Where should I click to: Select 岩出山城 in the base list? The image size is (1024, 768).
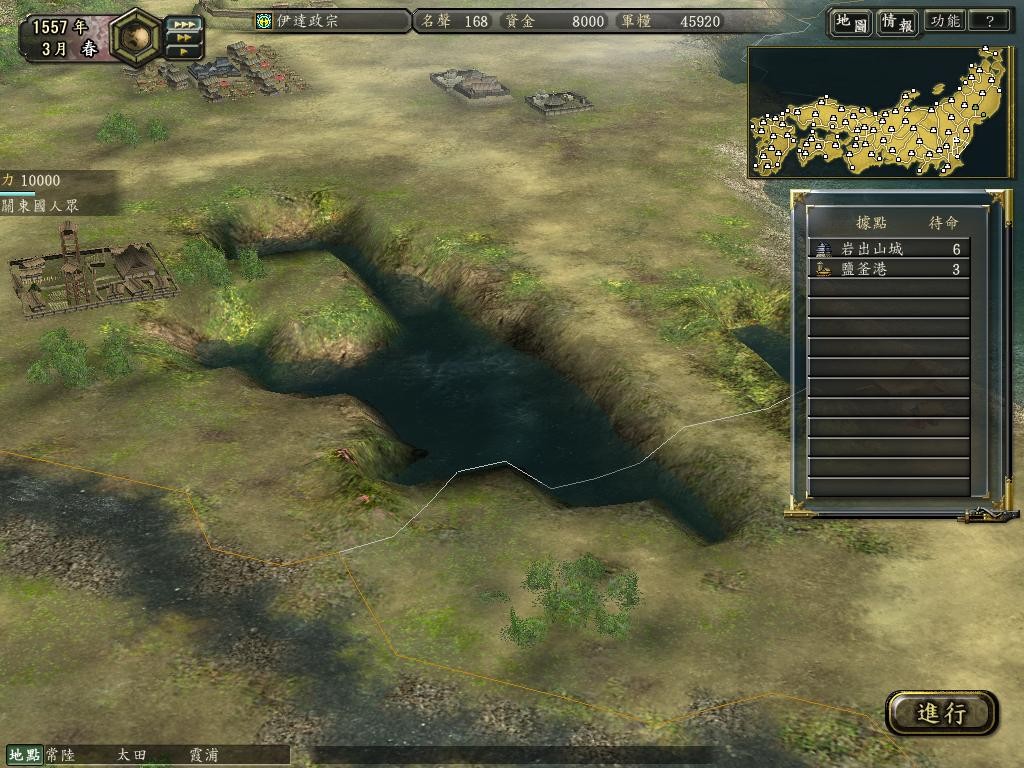tap(888, 249)
